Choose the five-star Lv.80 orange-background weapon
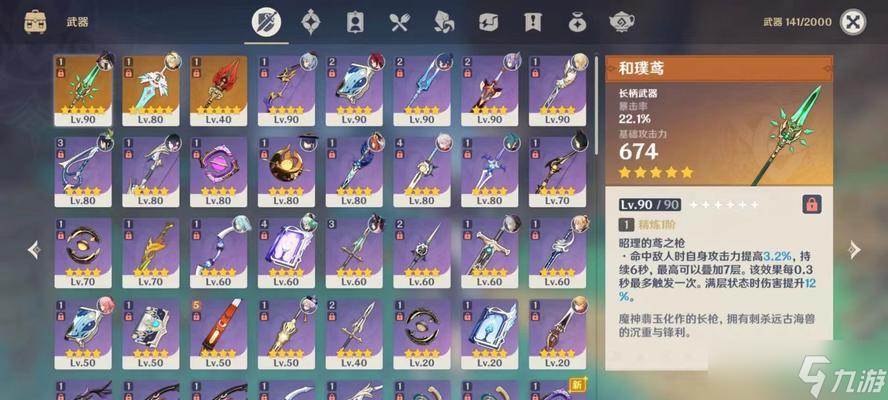This screenshot has height=400, width=888. (151, 90)
